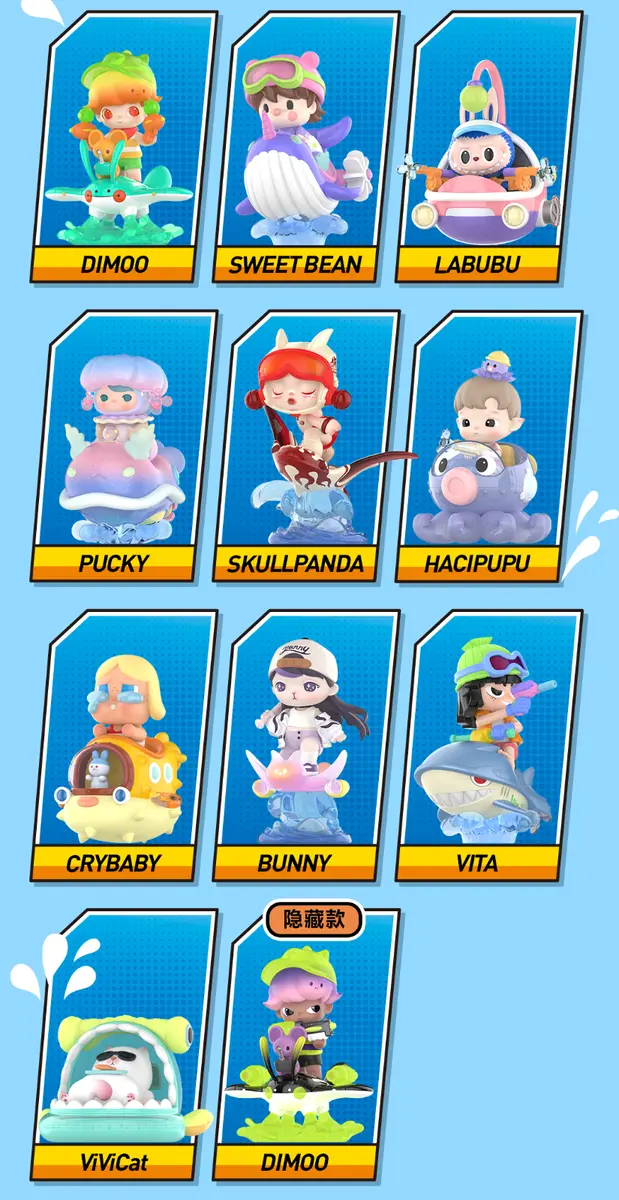
Task: Select the PUCKY jellyfish card
Action: click(x=124, y=445)
